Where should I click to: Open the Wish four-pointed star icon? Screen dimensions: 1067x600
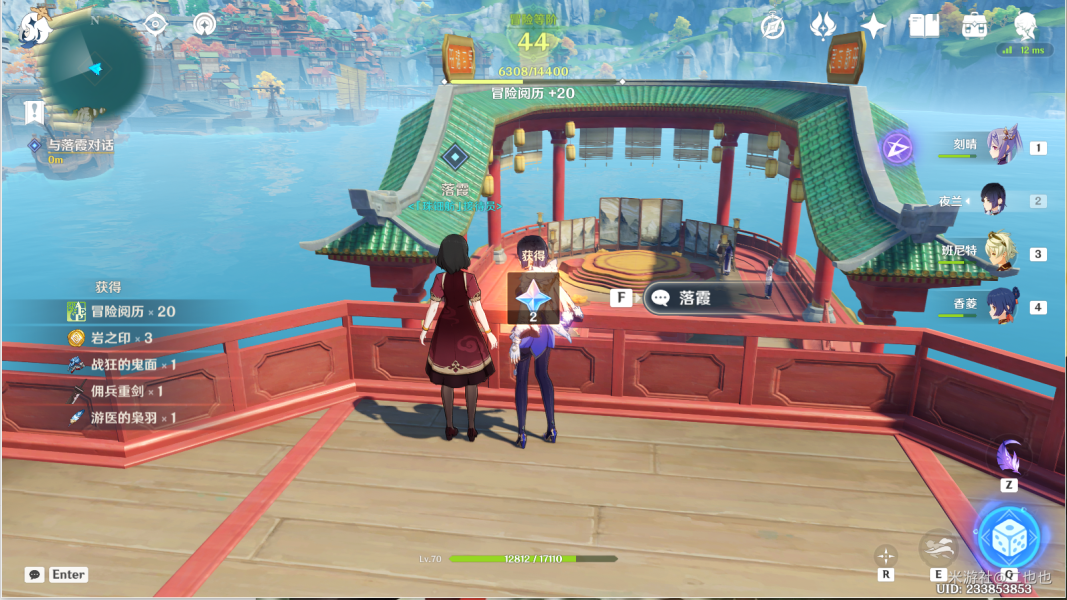pos(874,27)
